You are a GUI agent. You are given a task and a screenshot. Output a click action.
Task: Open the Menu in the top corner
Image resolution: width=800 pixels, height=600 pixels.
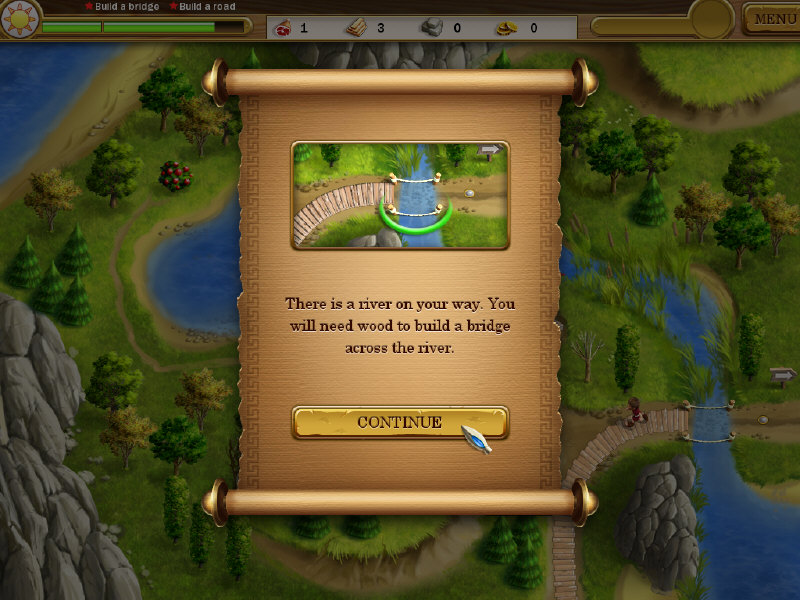point(773,19)
